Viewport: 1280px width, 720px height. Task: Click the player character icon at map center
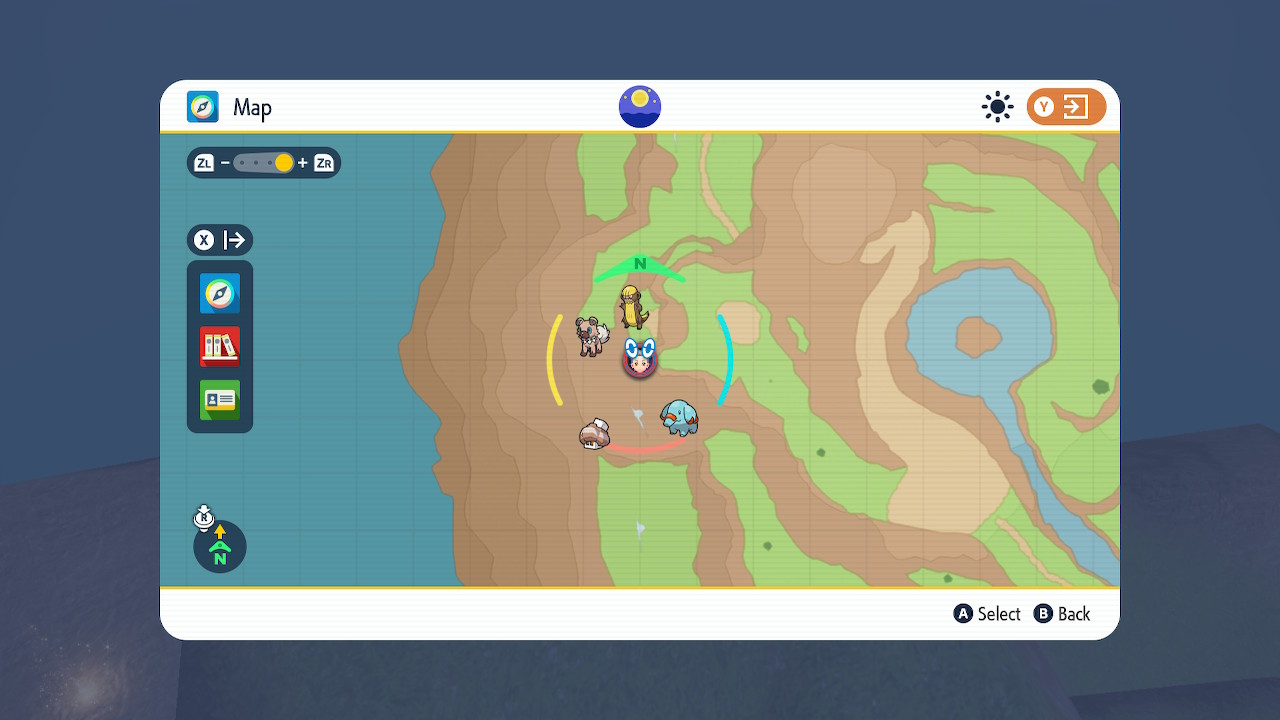pyautogui.click(x=639, y=360)
